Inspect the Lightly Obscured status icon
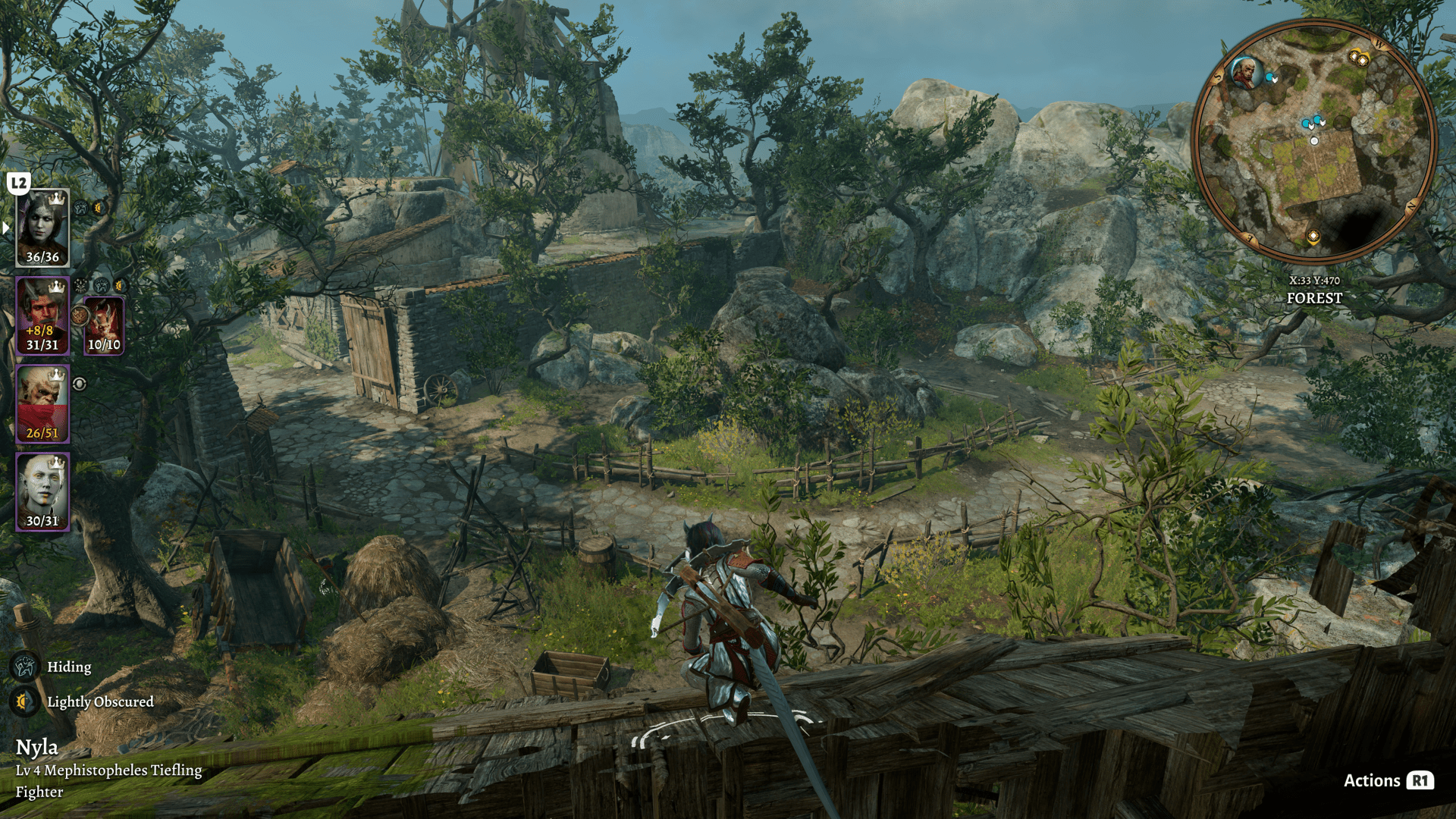 pyautogui.click(x=24, y=701)
